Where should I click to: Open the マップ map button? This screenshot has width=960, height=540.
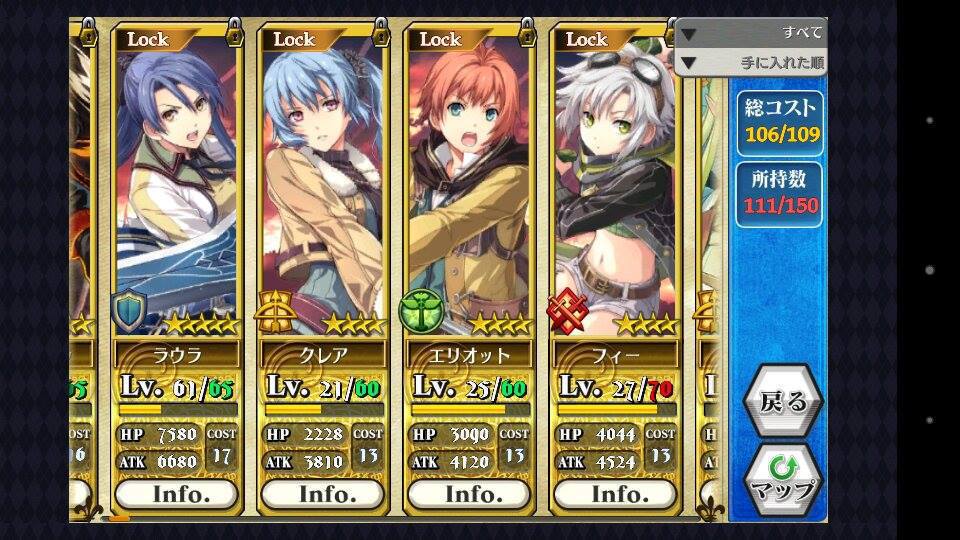783,480
